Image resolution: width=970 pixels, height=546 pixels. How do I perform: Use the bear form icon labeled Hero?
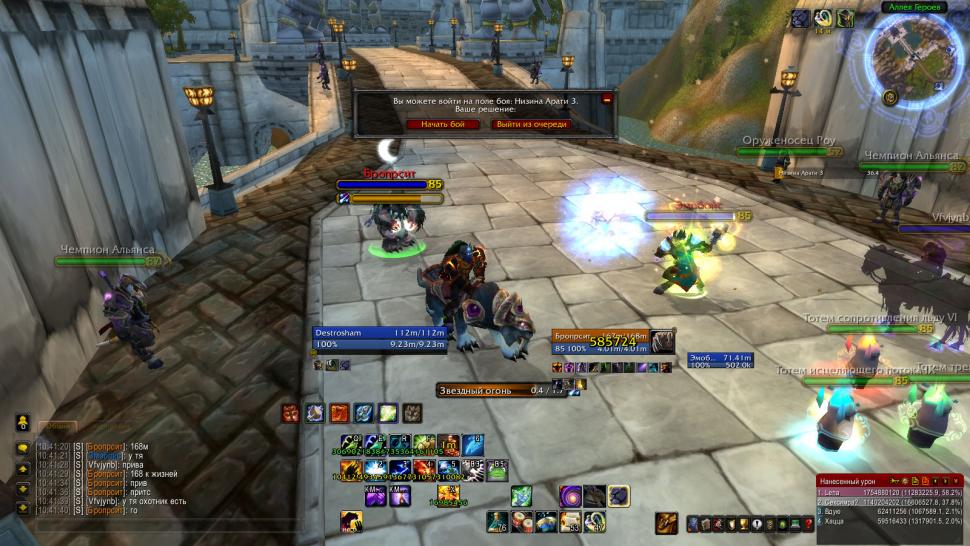(x=350, y=521)
